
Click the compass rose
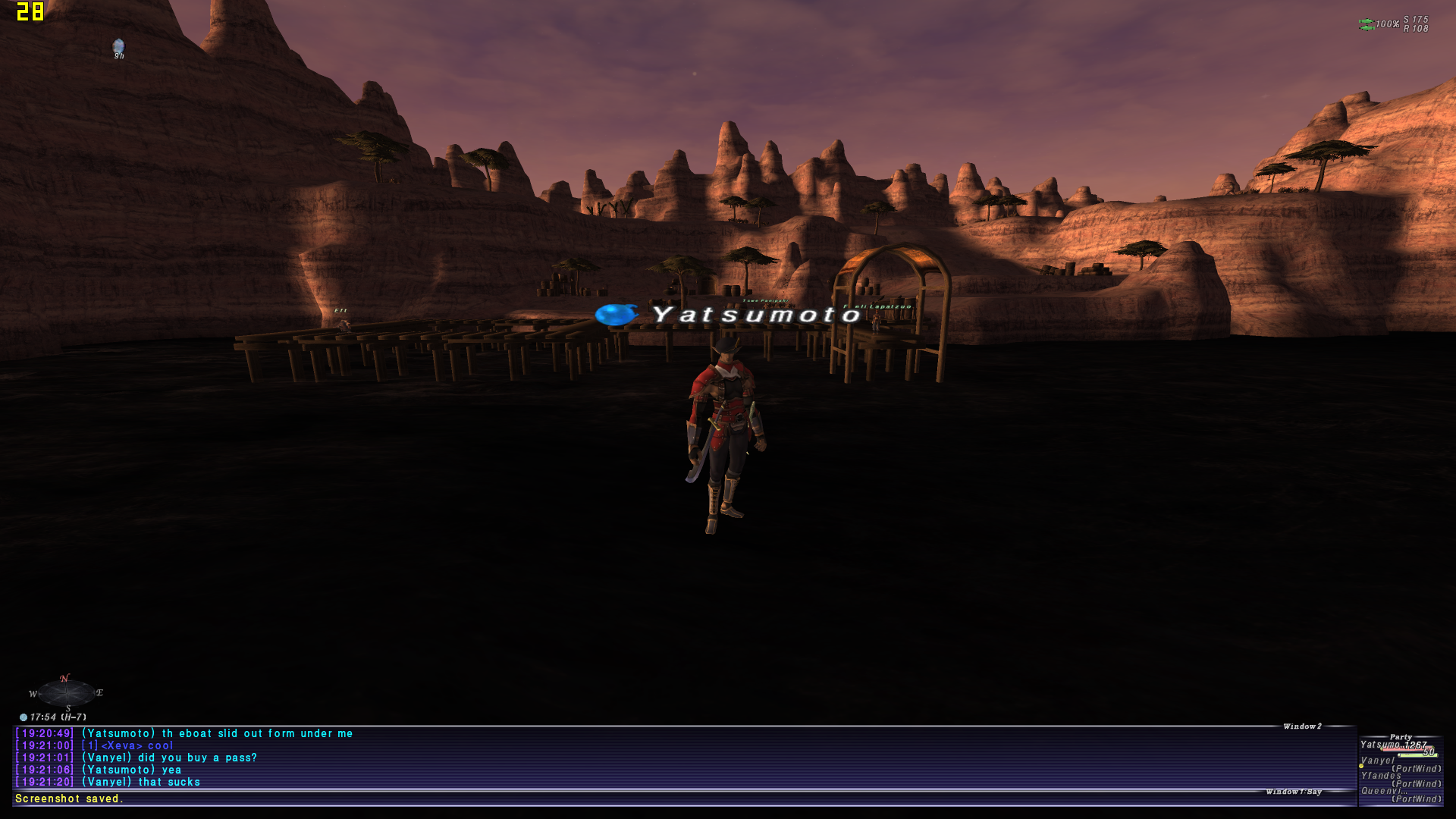click(x=67, y=692)
